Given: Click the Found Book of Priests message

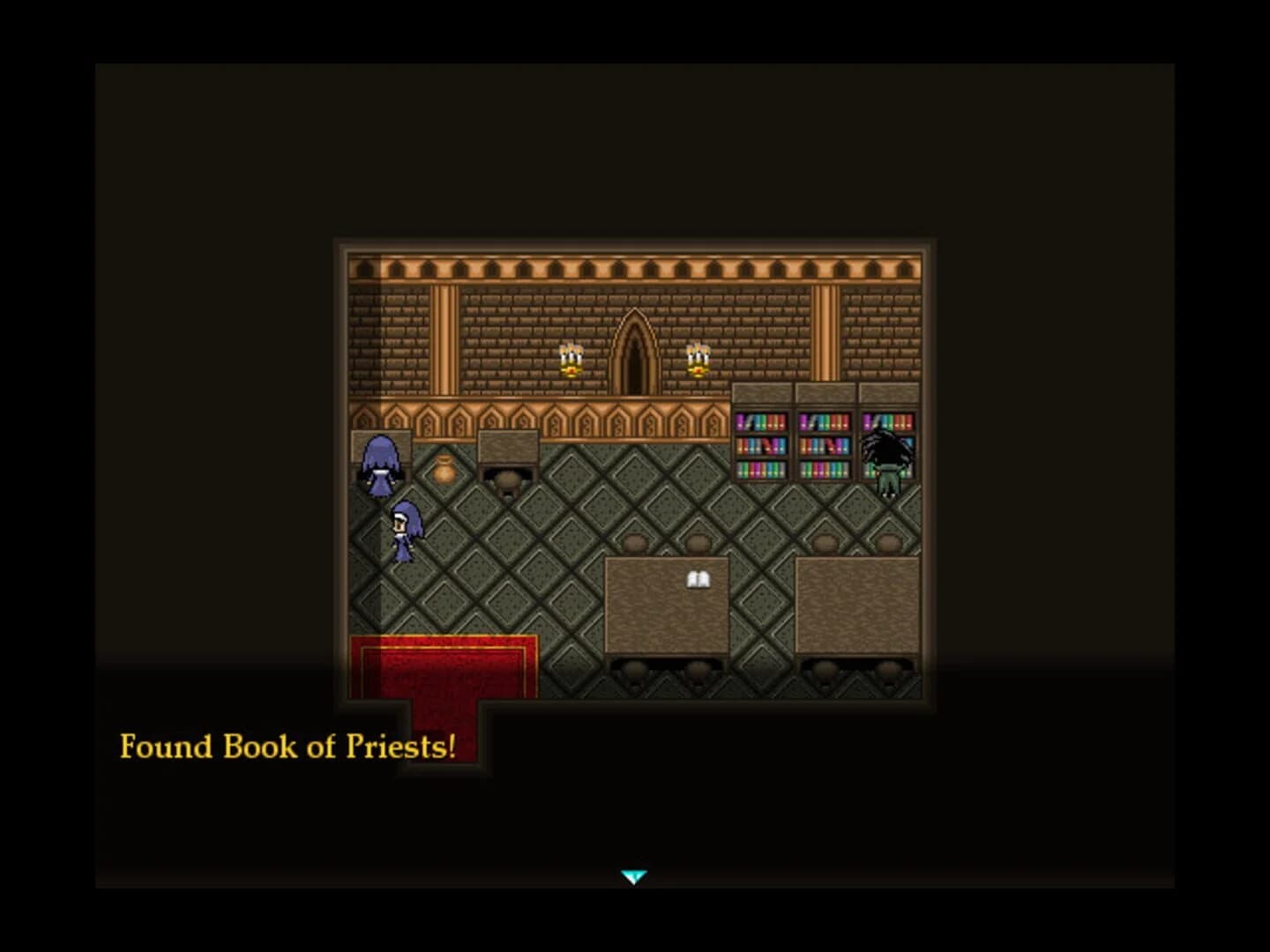Looking at the screenshot, I should click(288, 747).
